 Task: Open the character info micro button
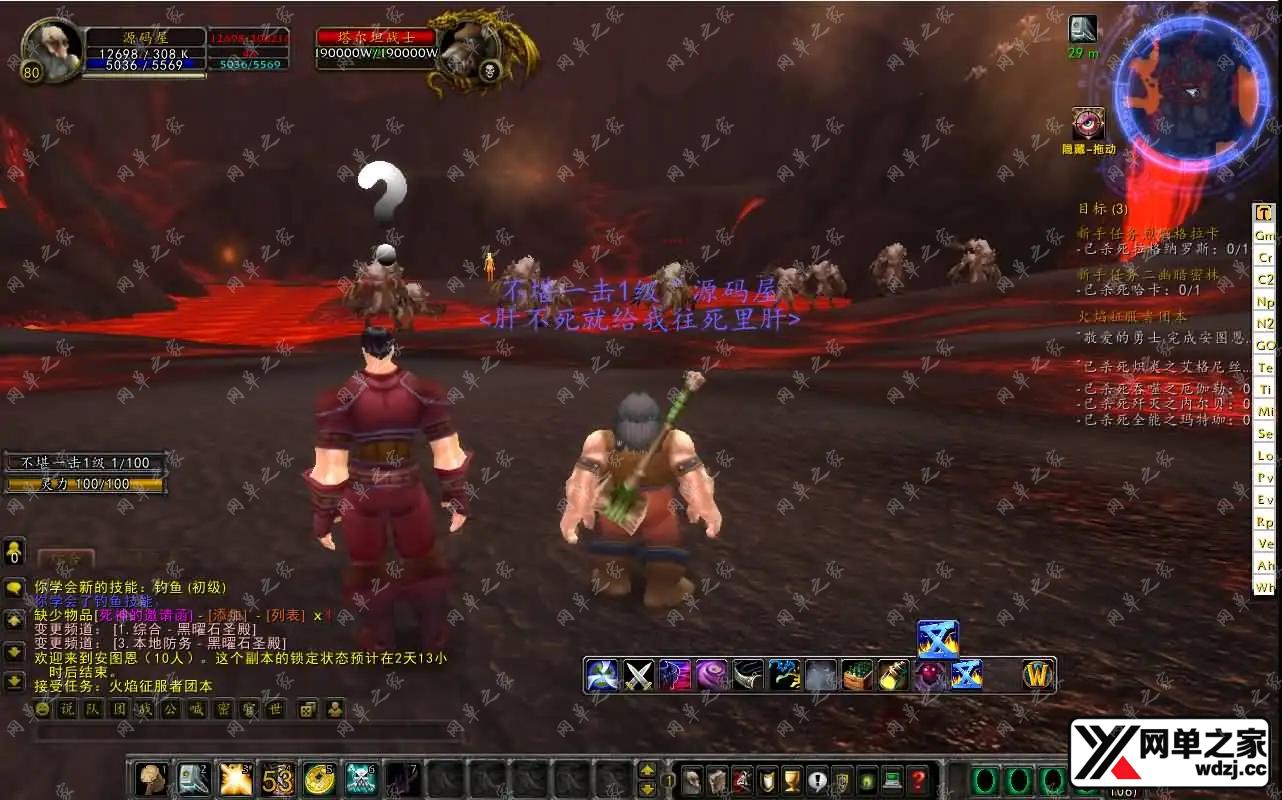tap(691, 780)
